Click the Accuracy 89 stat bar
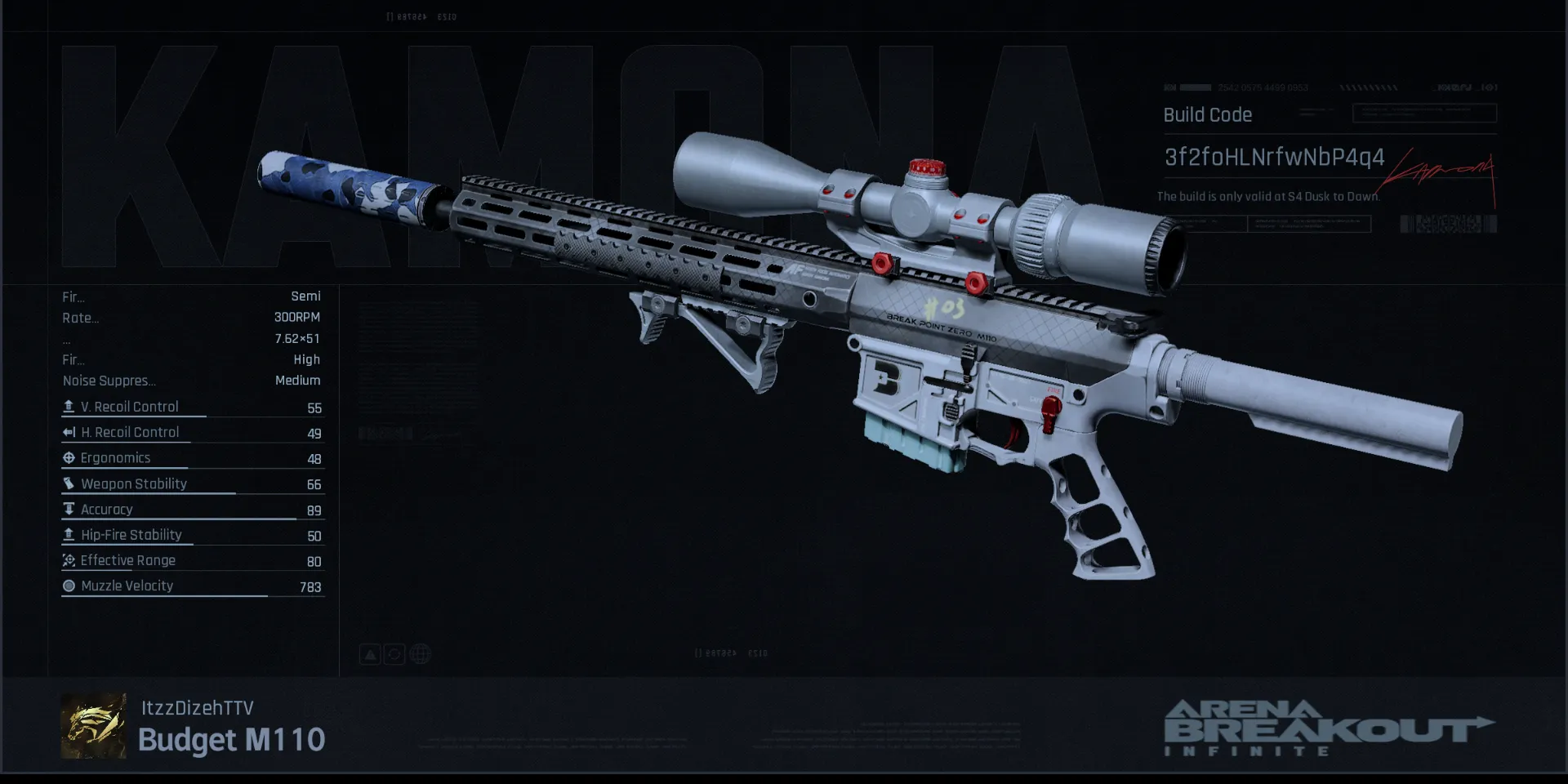This screenshot has height=784, width=1568. tap(192, 510)
